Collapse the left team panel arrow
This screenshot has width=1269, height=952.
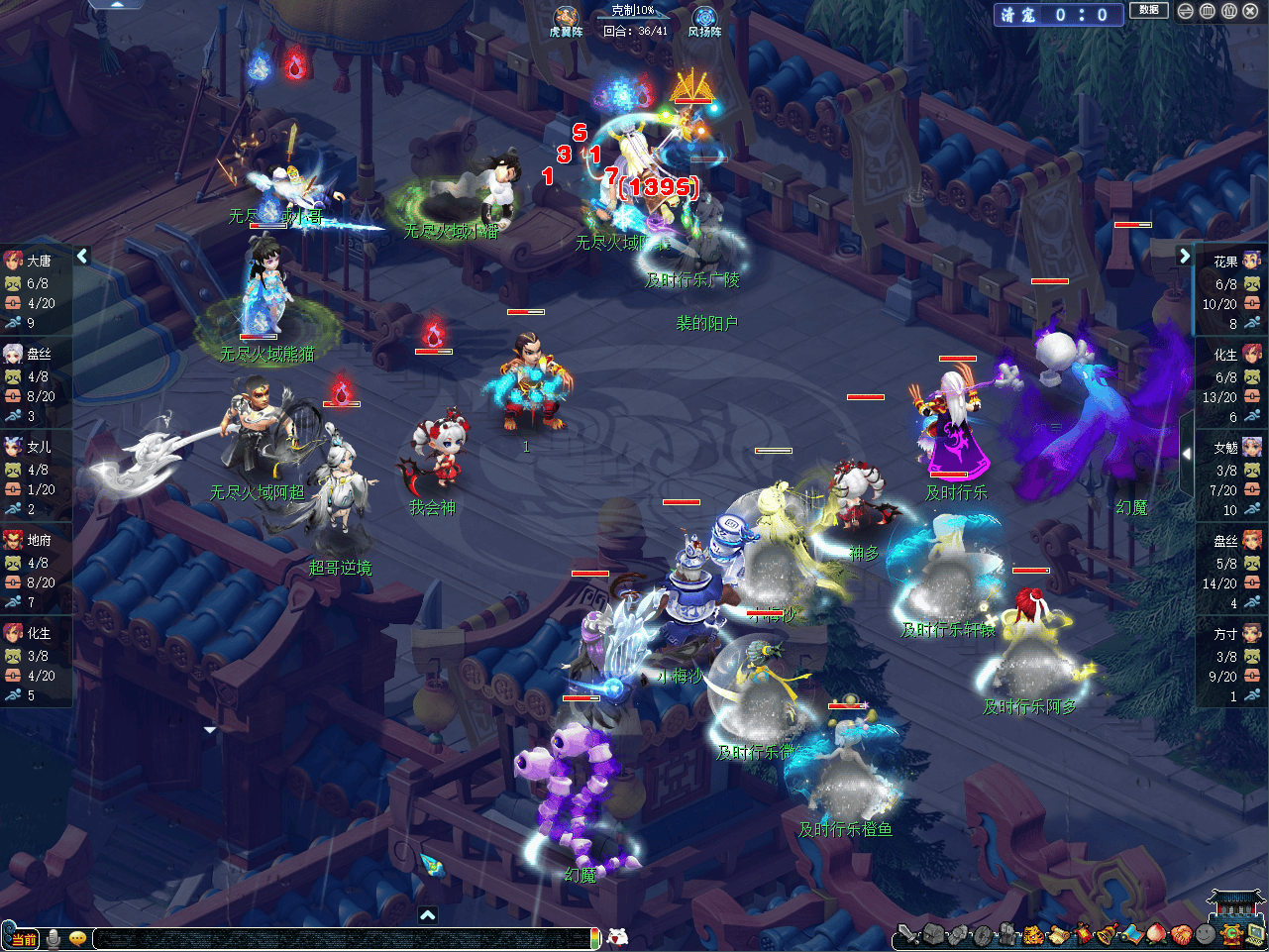click(82, 256)
